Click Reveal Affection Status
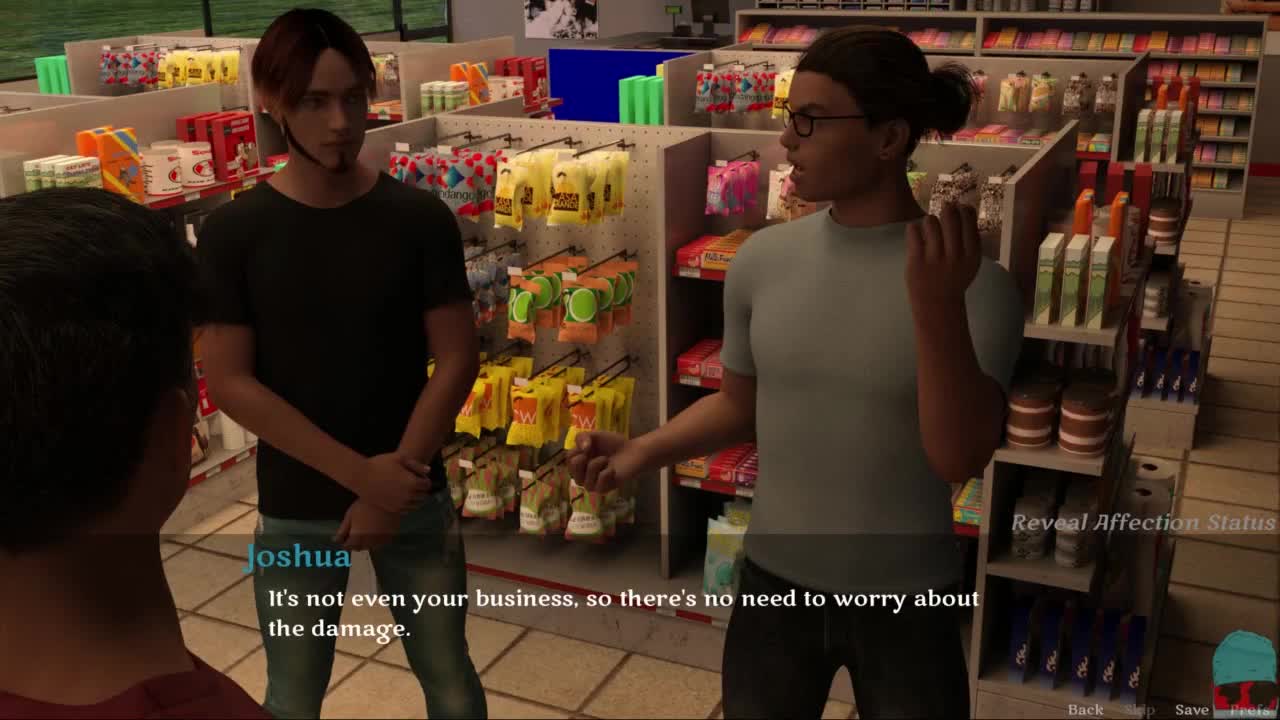 click(x=1143, y=522)
